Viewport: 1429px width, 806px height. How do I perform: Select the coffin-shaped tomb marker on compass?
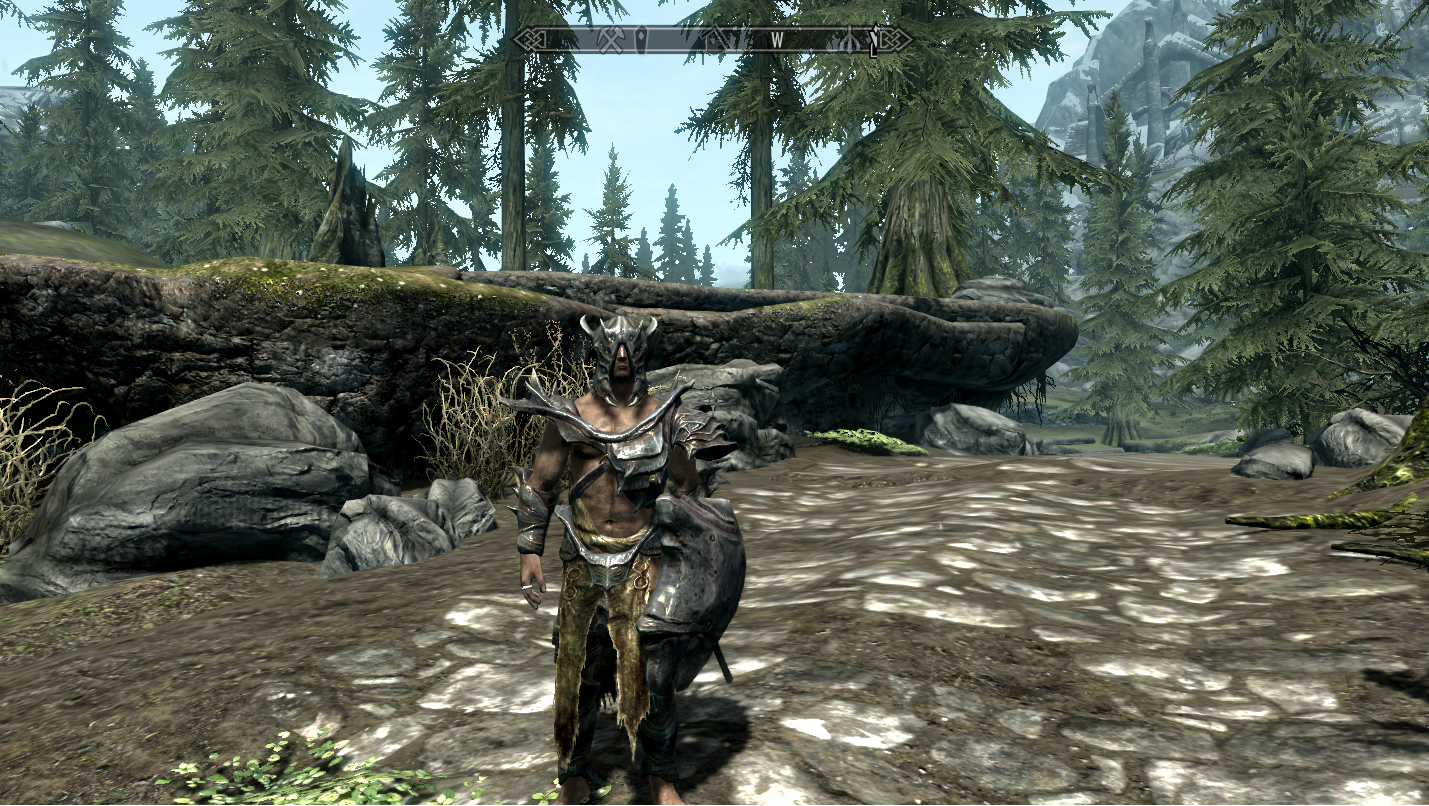[x=643, y=40]
